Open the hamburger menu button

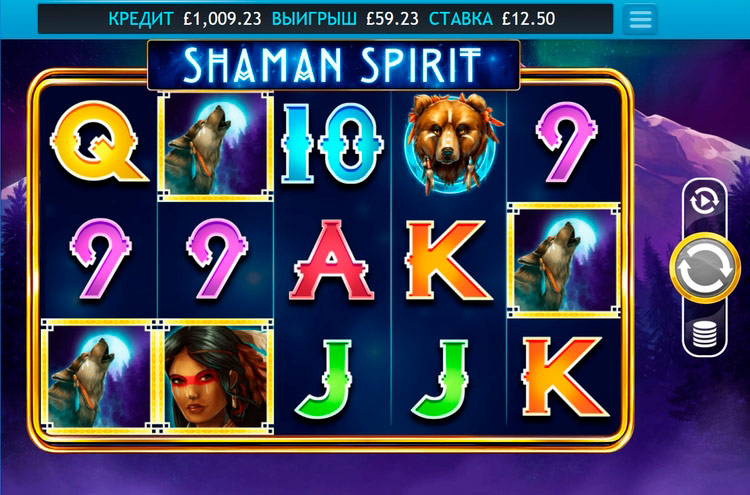[x=640, y=19]
